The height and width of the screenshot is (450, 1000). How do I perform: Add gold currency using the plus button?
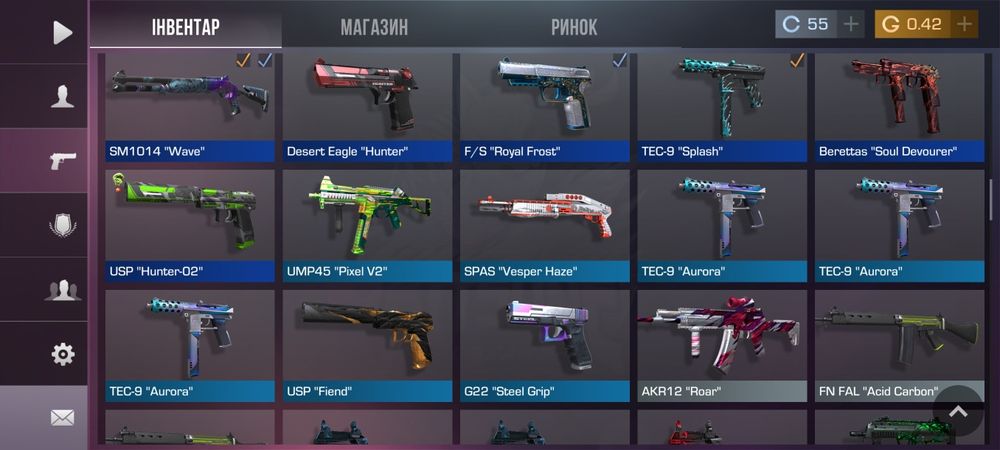965,24
